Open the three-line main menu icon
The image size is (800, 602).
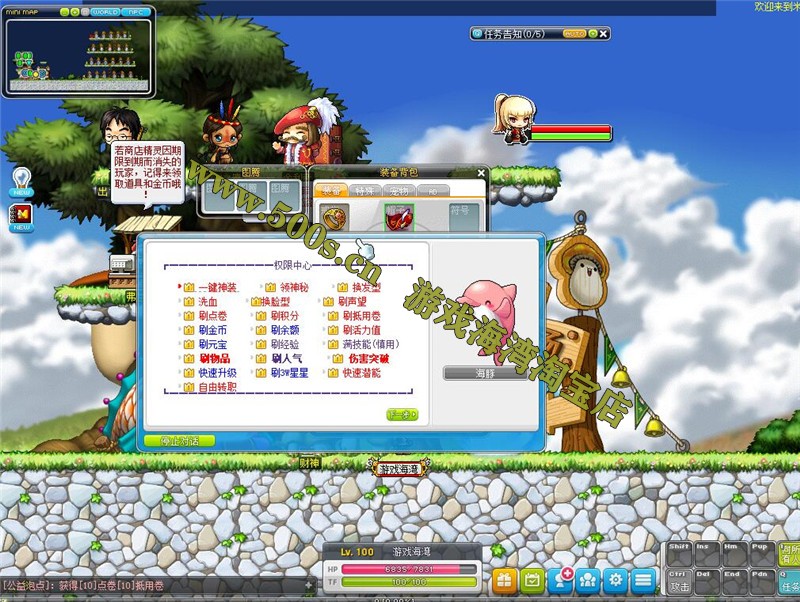(644, 579)
